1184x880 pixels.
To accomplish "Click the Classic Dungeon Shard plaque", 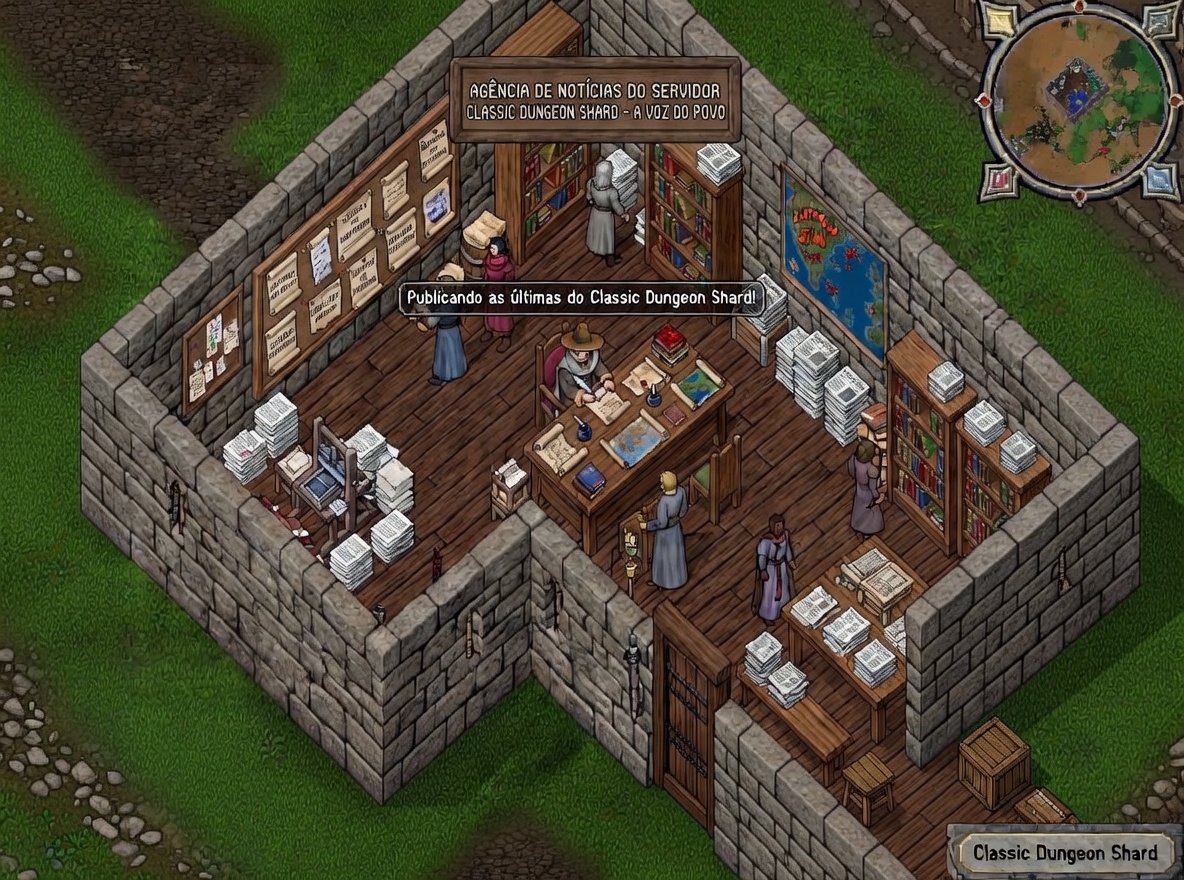I will (1064, 853).
